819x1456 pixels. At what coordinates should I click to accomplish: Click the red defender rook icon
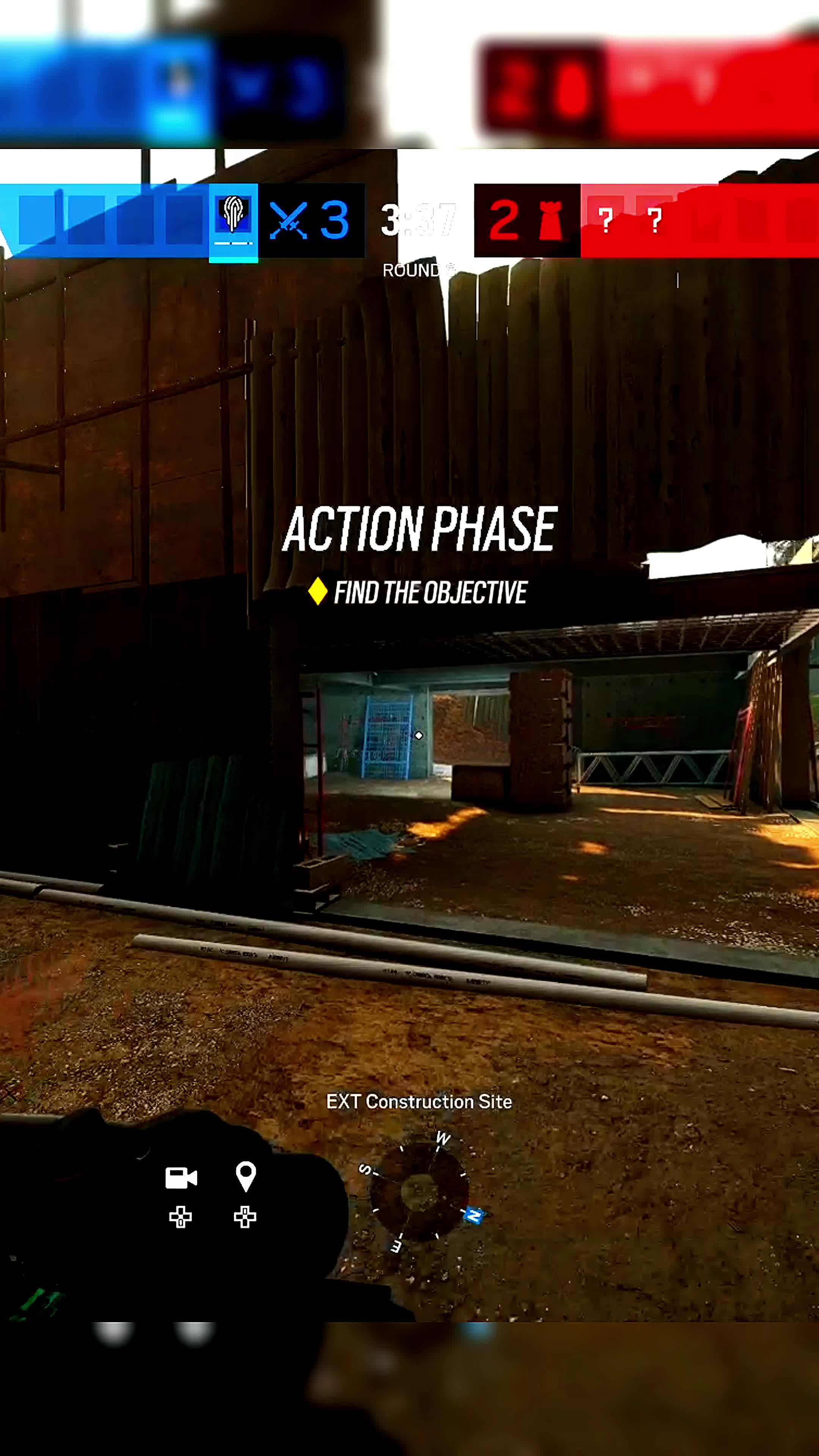tap(551, 220)
